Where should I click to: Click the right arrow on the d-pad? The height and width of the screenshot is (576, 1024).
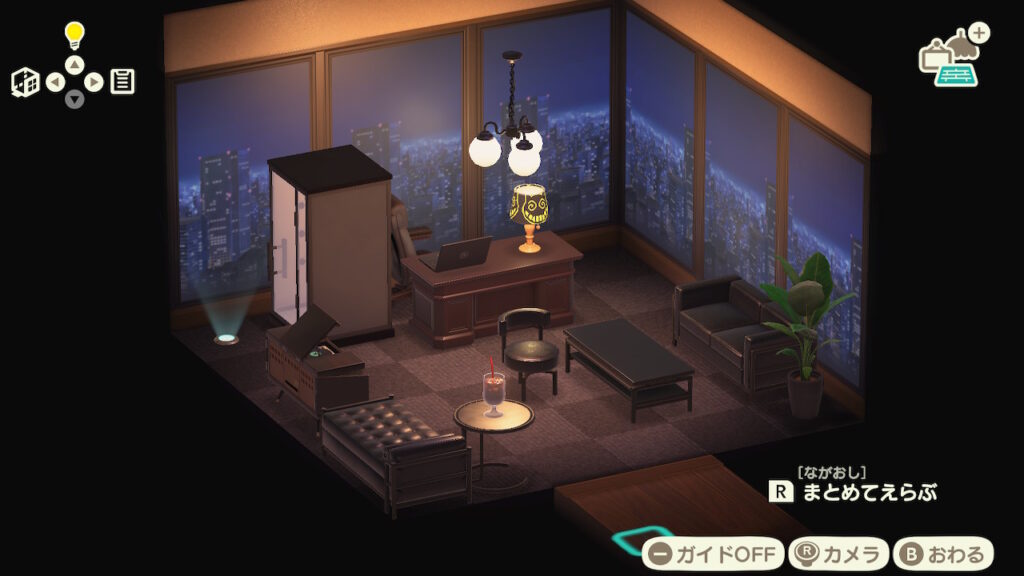(x=94, y=82)
